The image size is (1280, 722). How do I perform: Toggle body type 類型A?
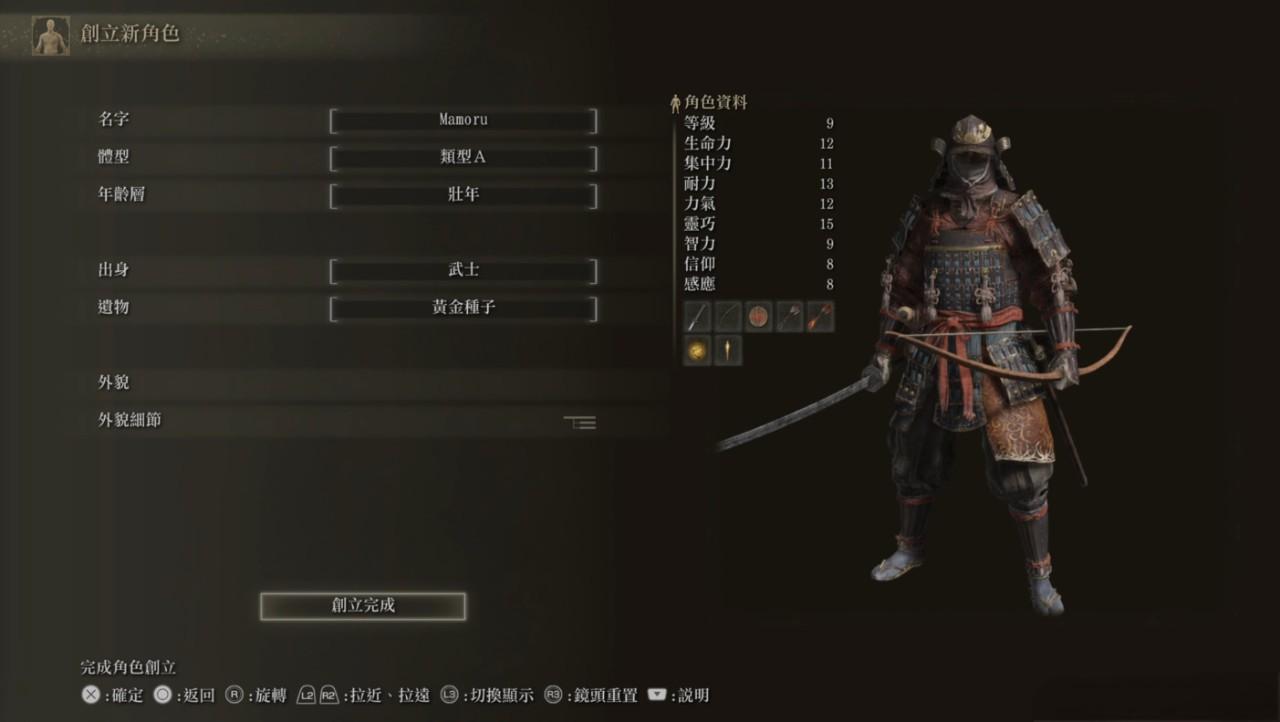pyautogui.click(x=462, y=157)
